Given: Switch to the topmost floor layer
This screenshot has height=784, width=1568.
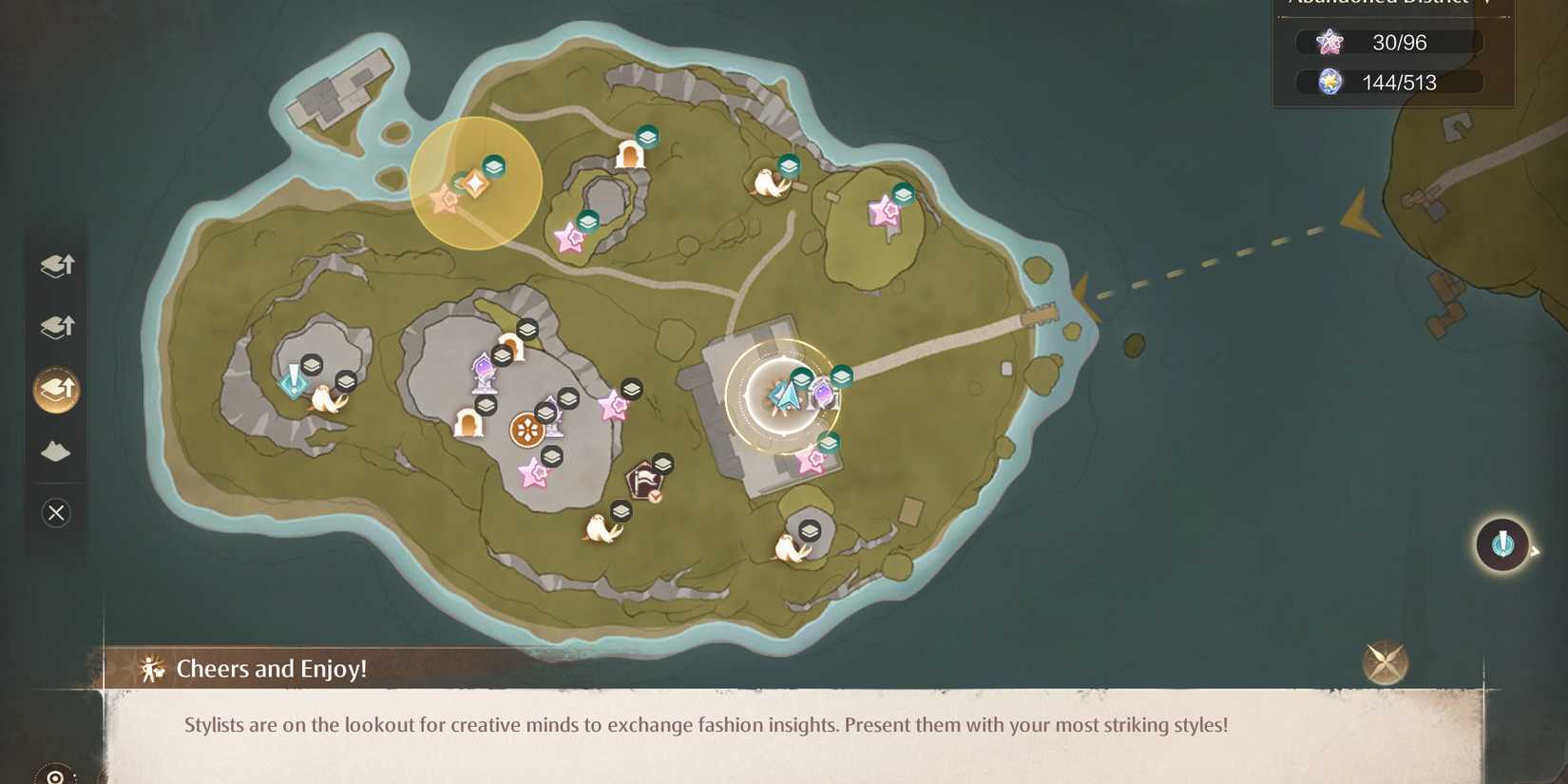Looking at the screenshot, I should (x=56, y=265).
